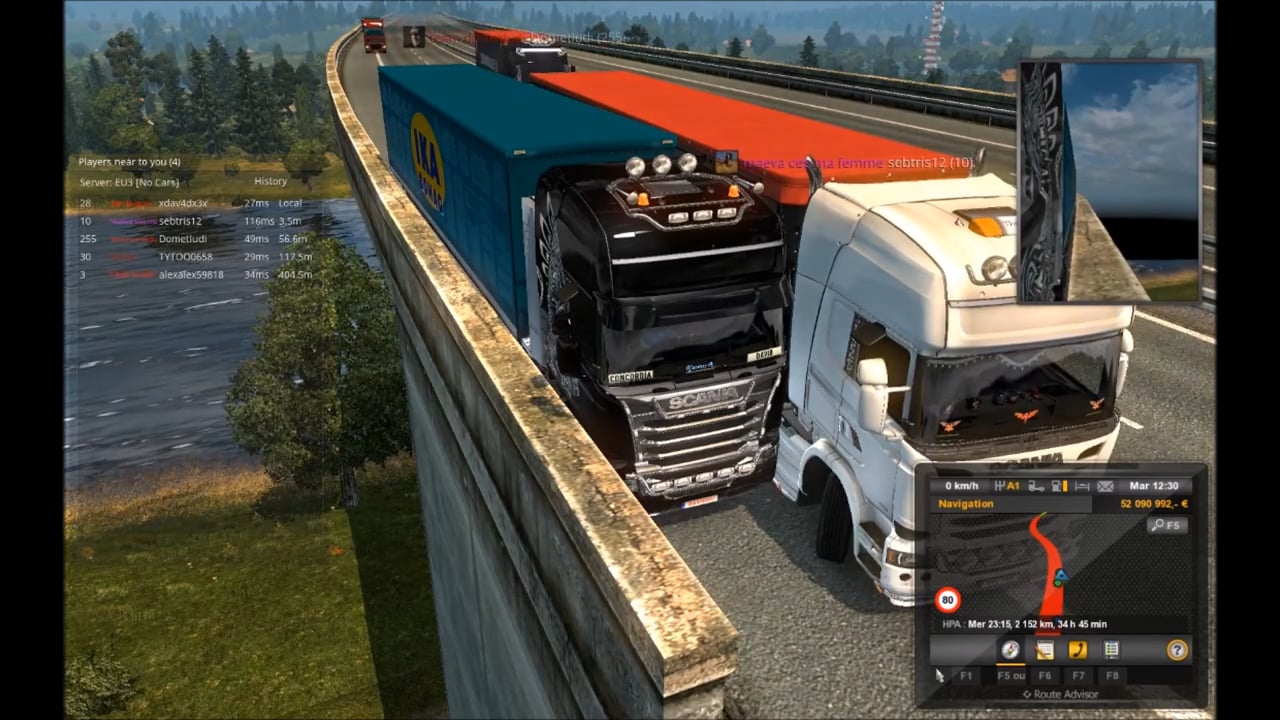Zoom the GPS map with magnifier button
This screenshot has height=720, width=1280.
pos(1167,525)
